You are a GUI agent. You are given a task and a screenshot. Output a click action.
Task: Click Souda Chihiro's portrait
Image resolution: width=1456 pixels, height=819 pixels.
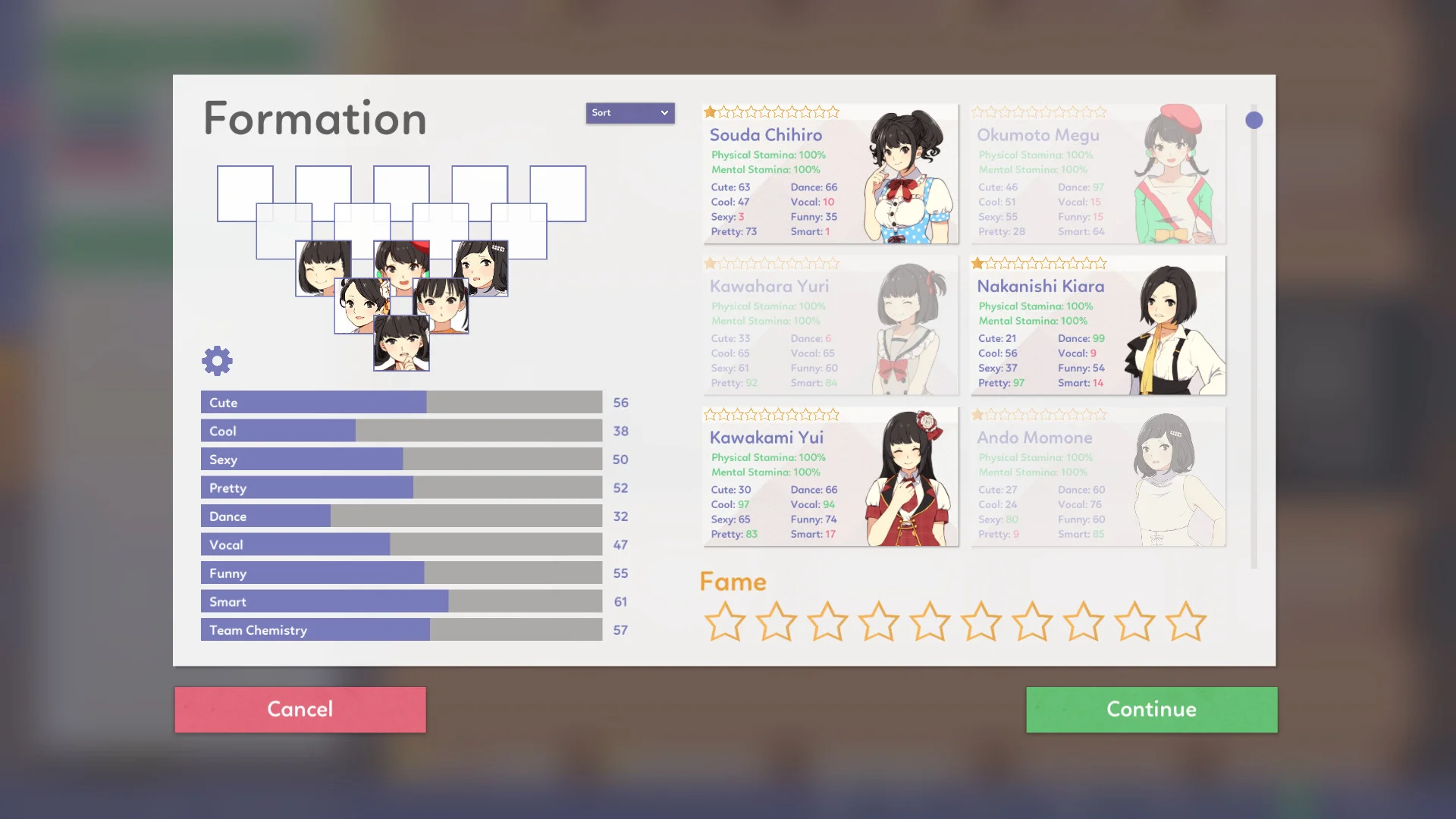(902, 174)
